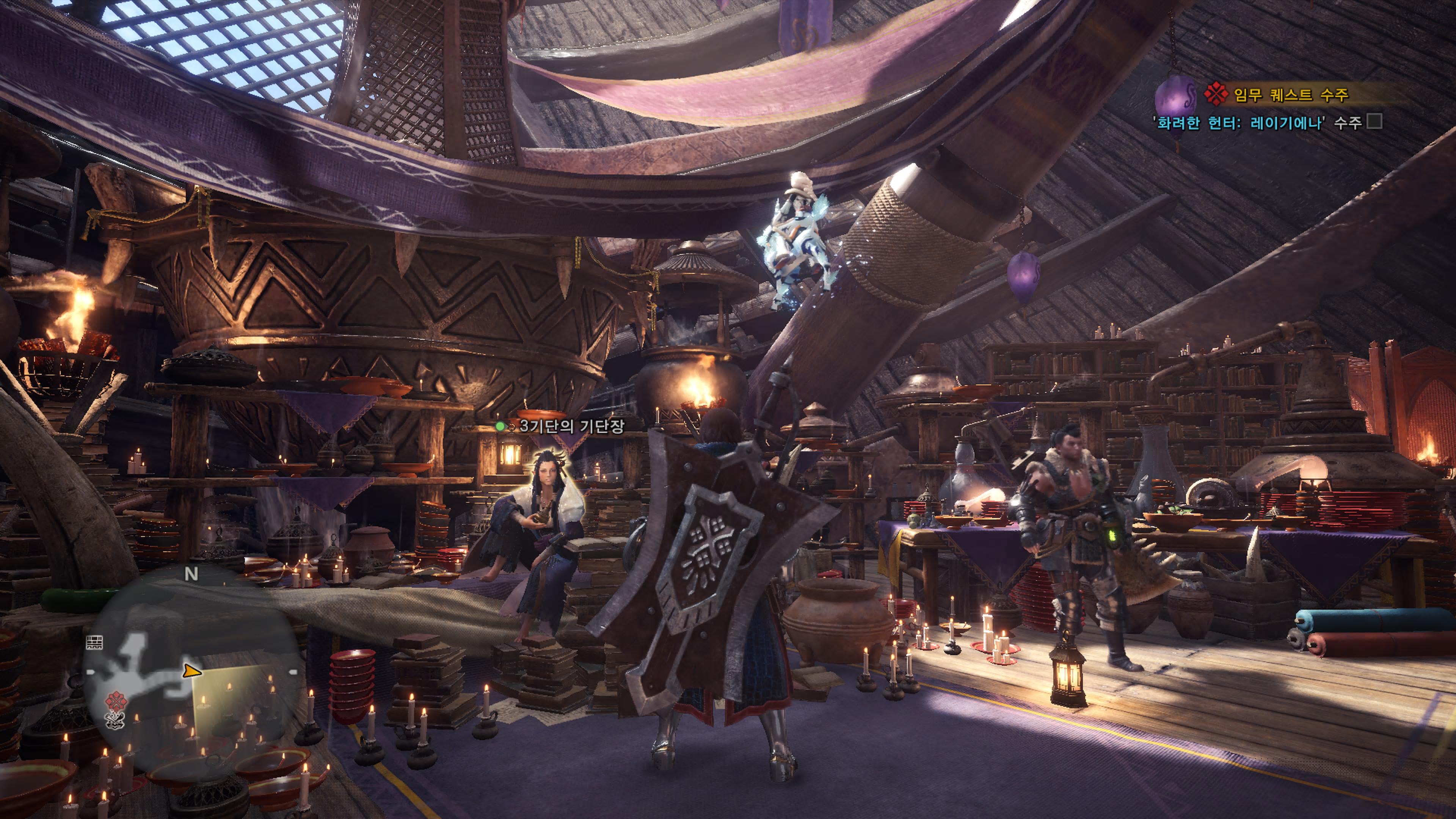The image size is (1456, 819).
Task: Select the red quest marker on the minimap
Action: pyautogui.click(x=116, y=701)
